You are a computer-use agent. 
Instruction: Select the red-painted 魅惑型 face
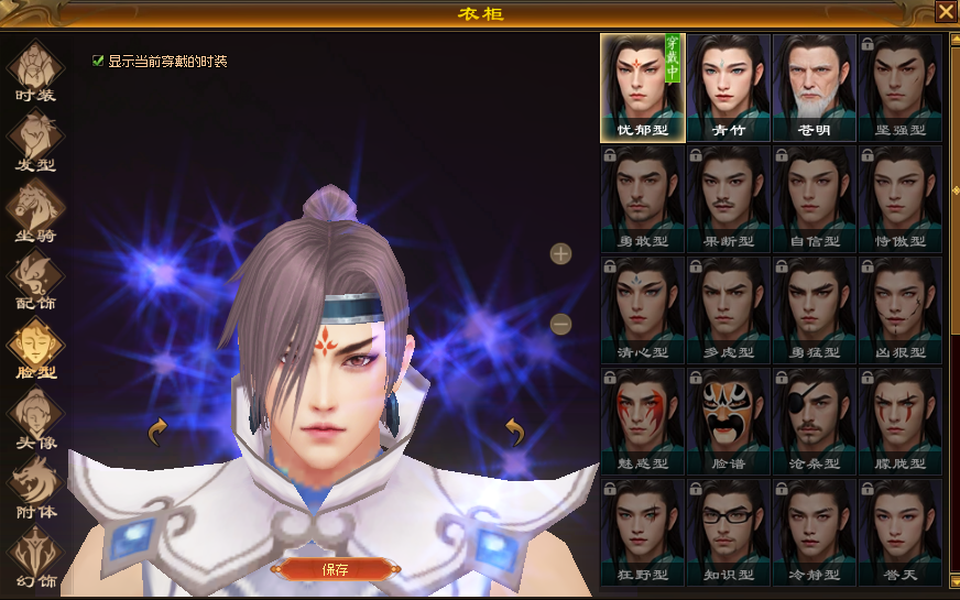click(642, 420)
